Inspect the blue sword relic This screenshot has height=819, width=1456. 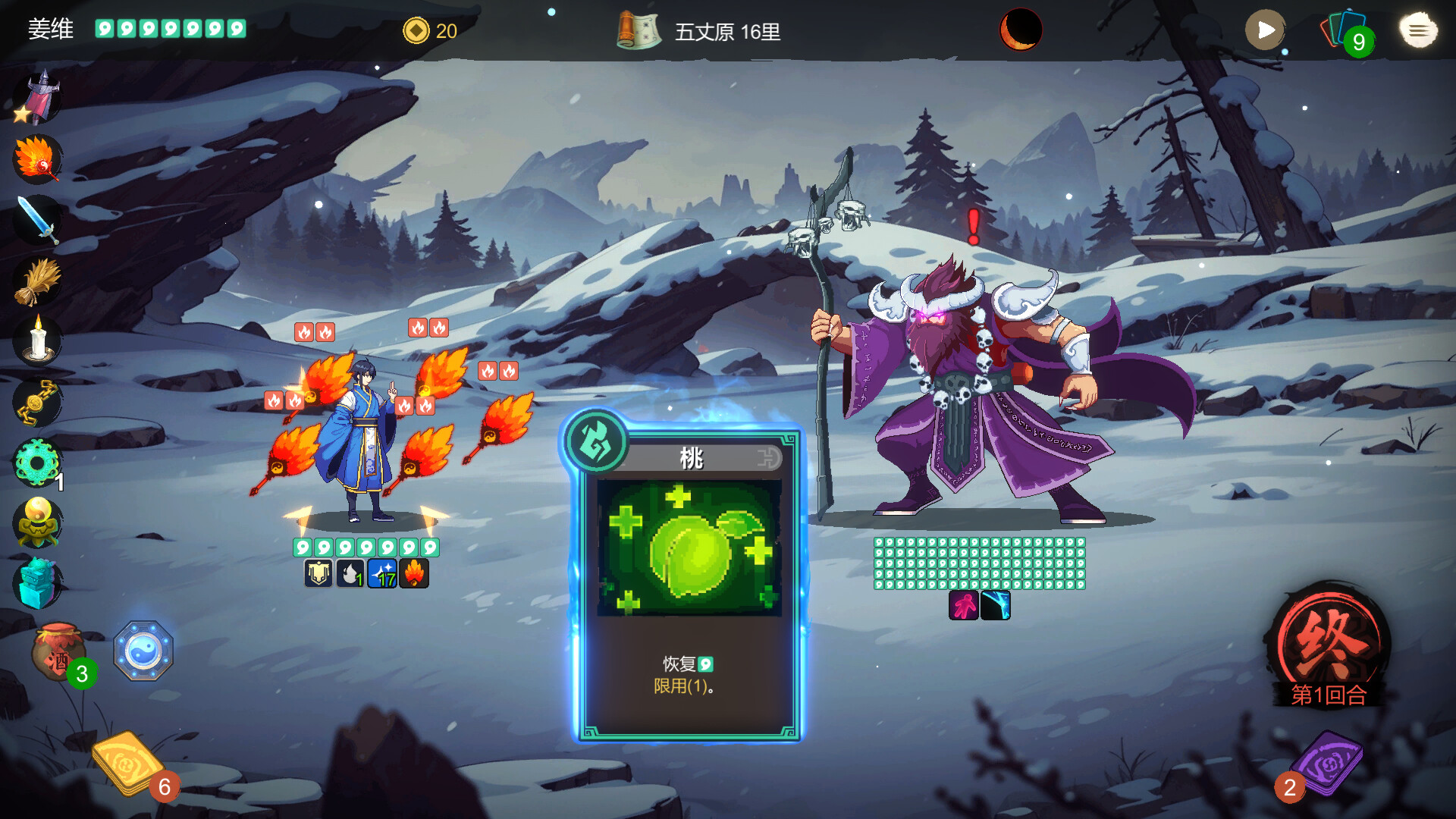[36, 220]
